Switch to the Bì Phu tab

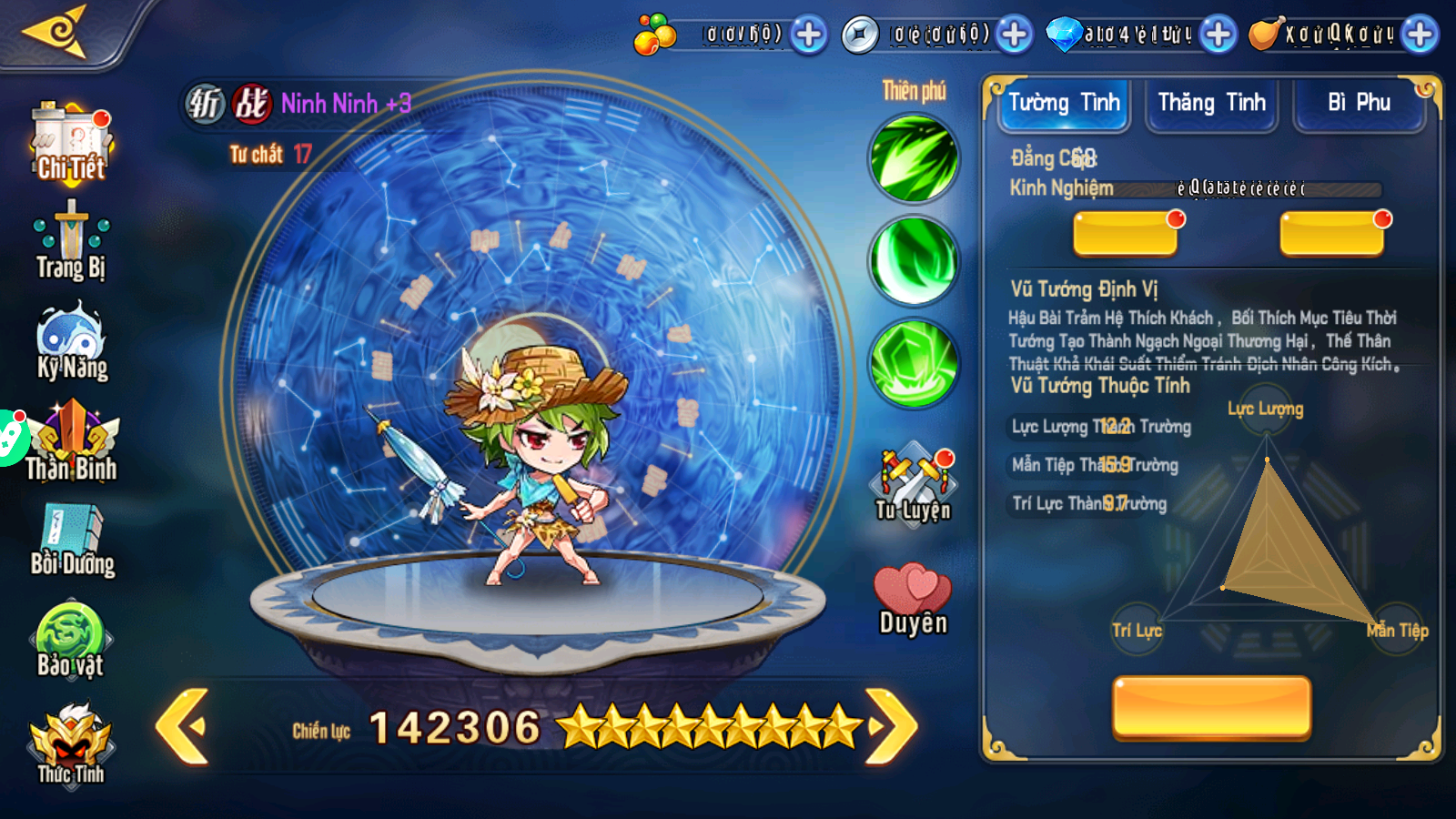point(1359,104)
